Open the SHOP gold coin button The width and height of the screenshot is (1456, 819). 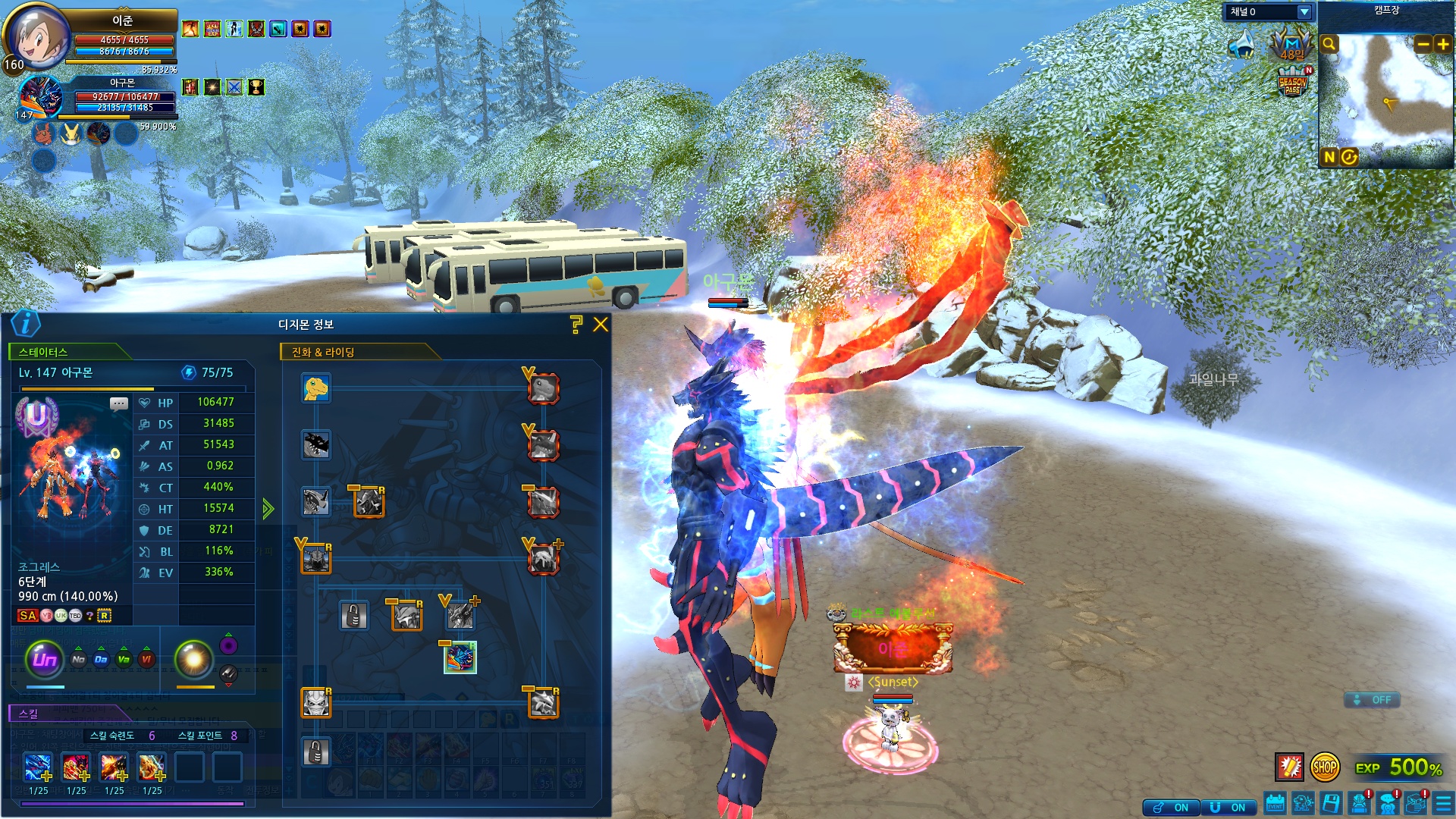pos(1325,767)
